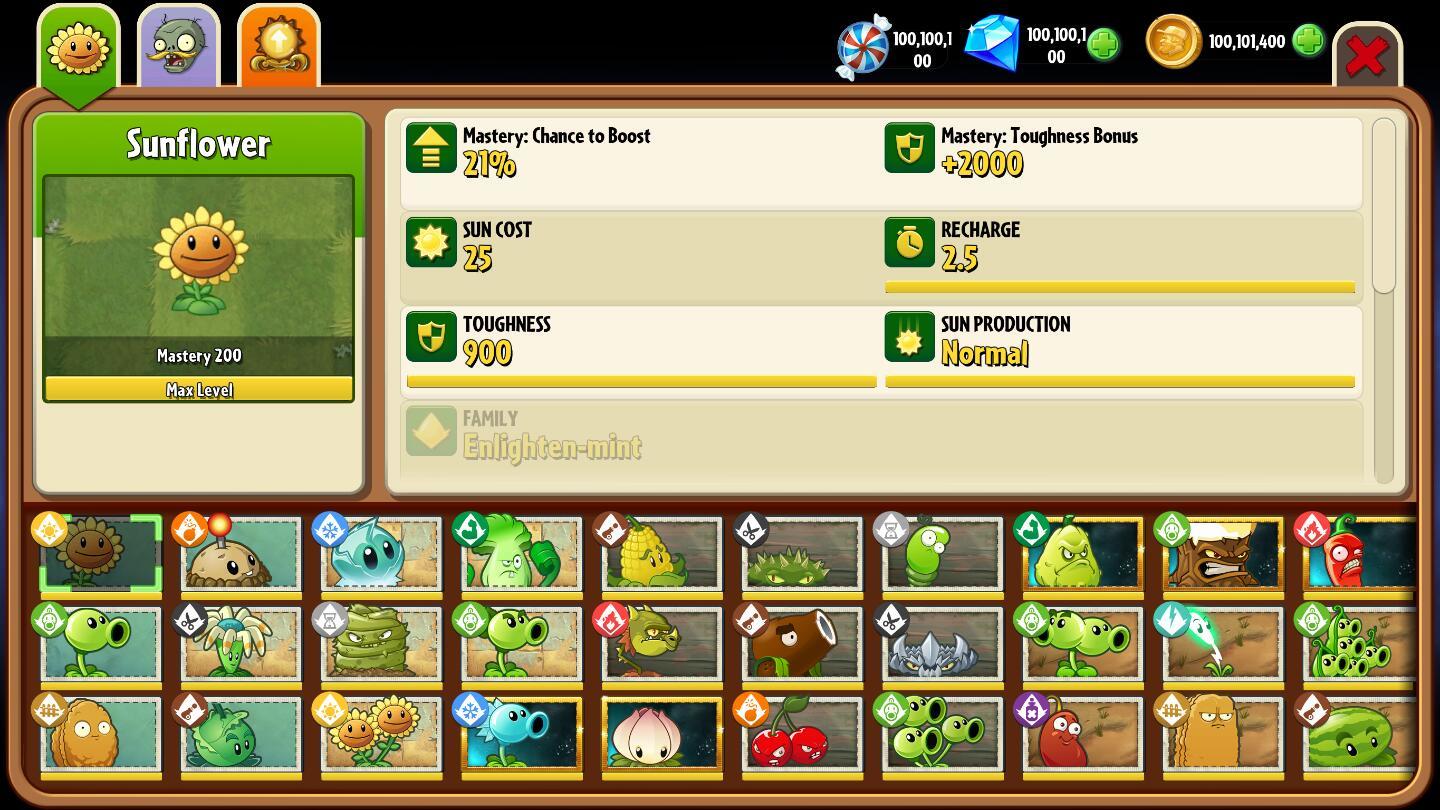Select the Snapdragon plant card

(661, 644)
